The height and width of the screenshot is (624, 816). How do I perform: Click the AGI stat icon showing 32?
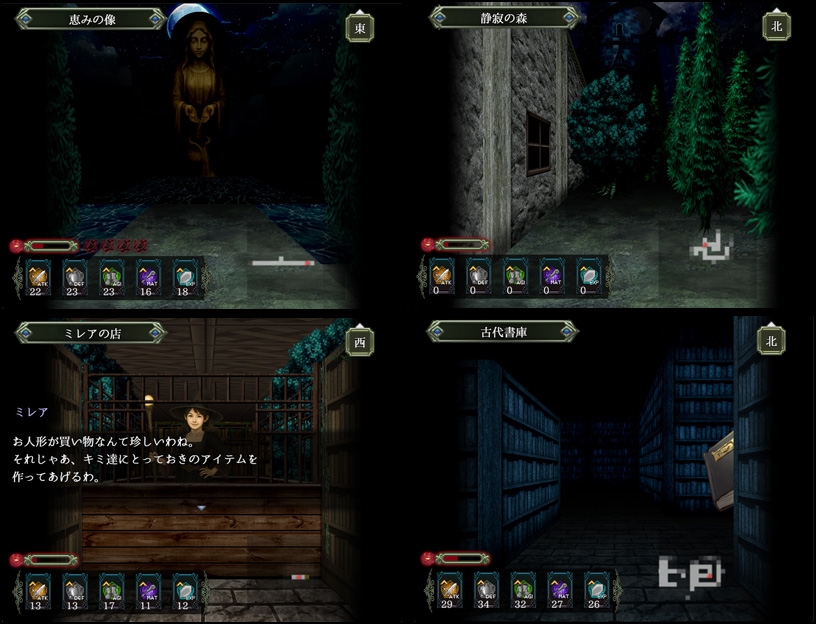tap(523, 589)
